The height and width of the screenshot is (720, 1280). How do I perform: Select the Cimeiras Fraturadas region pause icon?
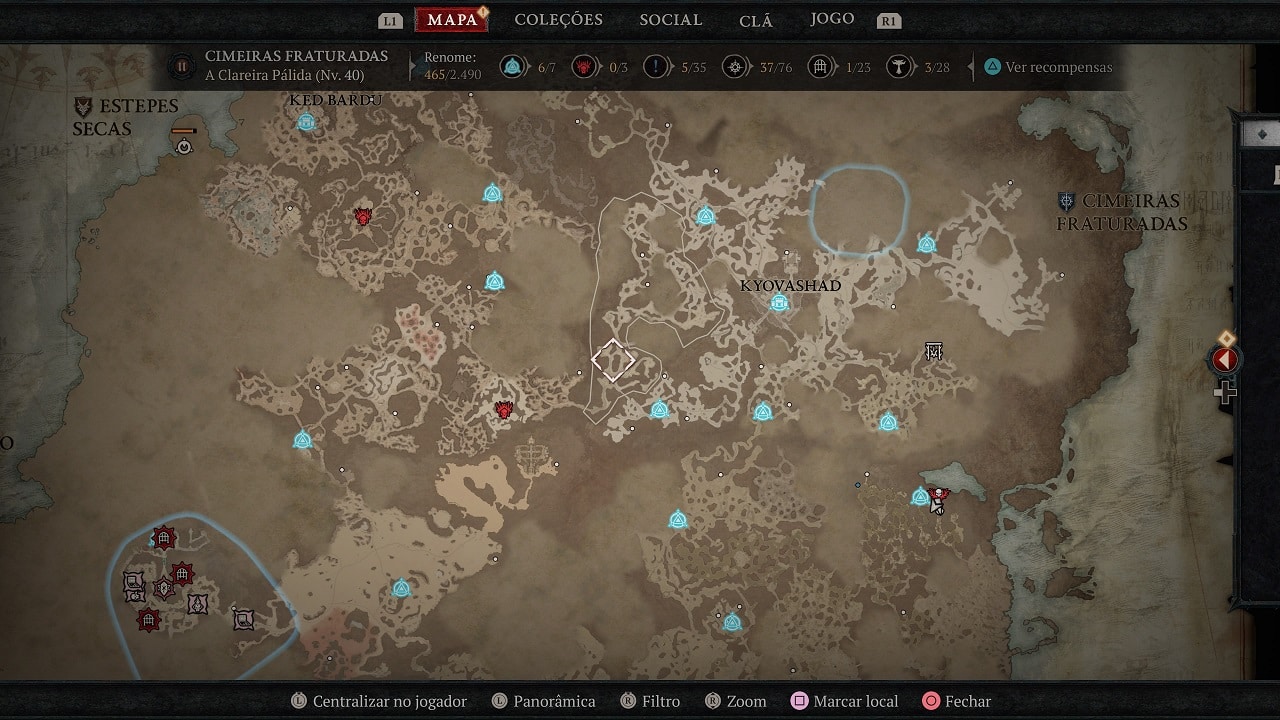(182, 67)
